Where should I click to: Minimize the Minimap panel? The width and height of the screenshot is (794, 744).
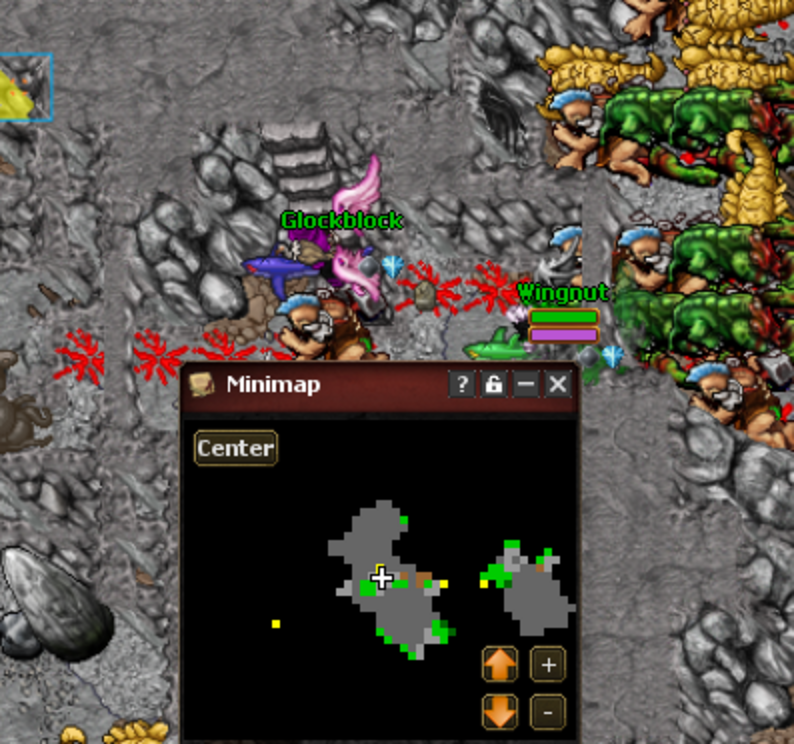point(526,384)
